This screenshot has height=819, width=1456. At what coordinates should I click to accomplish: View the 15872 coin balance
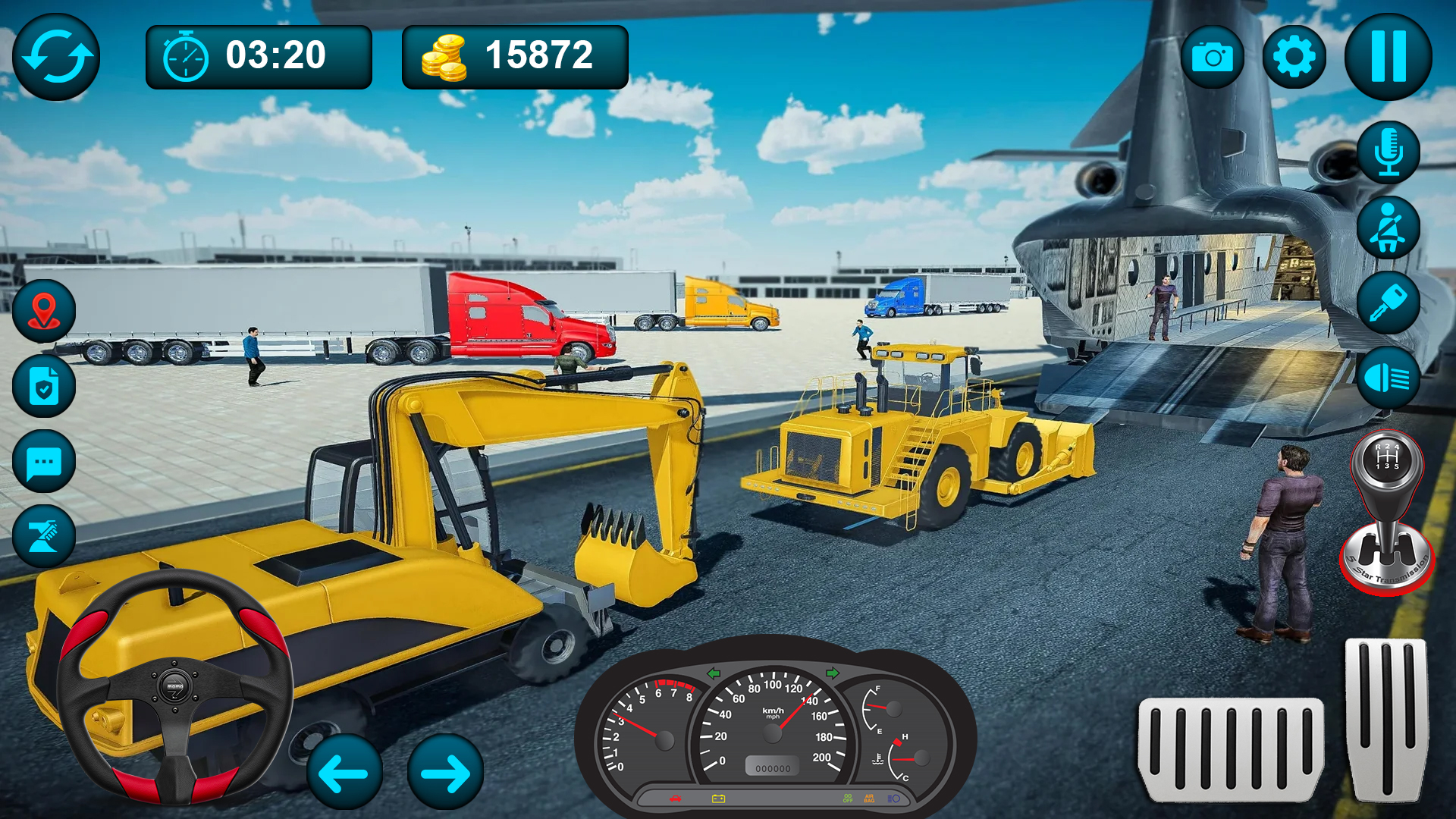click(x=514, y=55)
